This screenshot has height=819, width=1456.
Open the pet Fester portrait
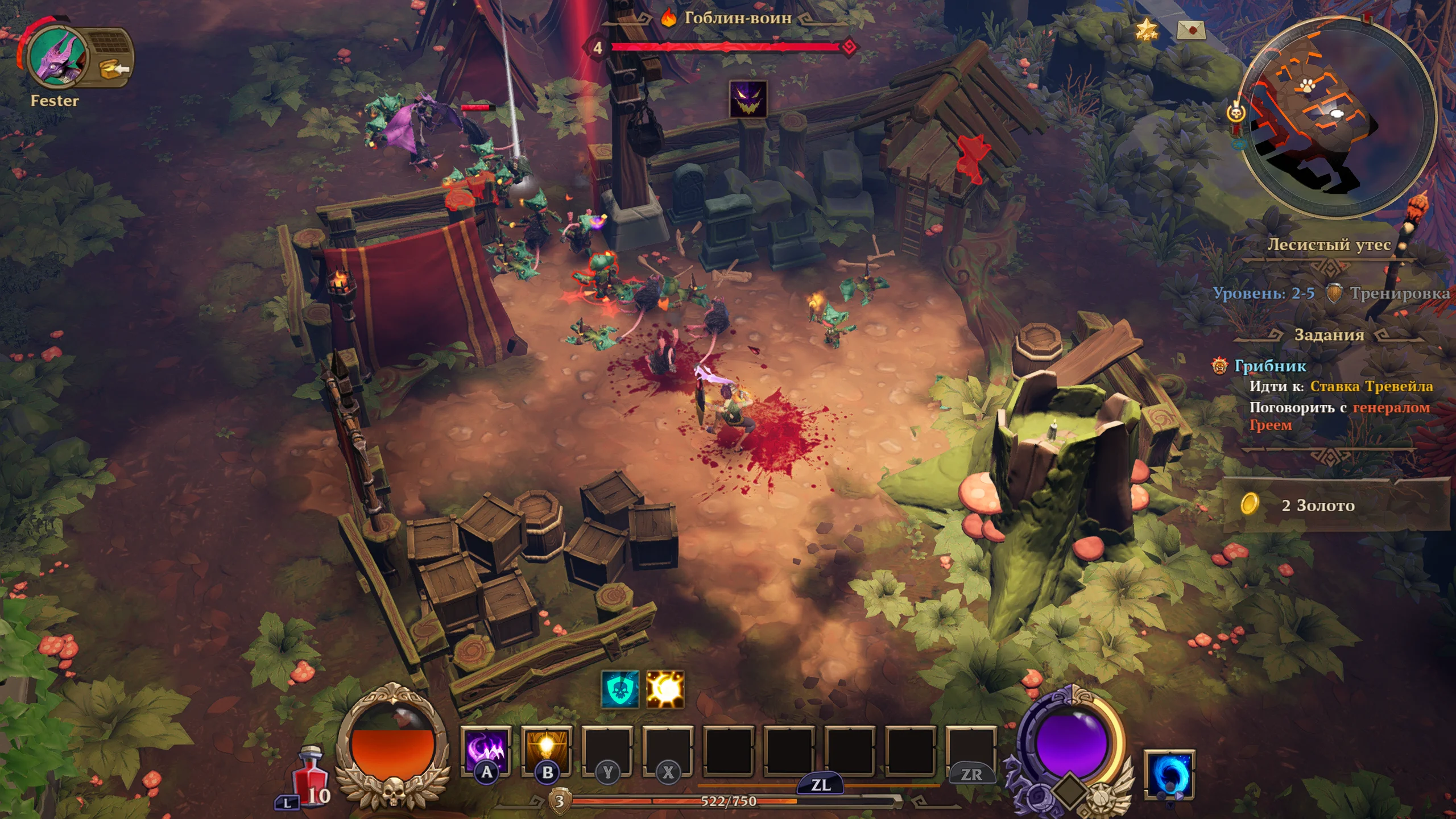(x=57, y=57)
